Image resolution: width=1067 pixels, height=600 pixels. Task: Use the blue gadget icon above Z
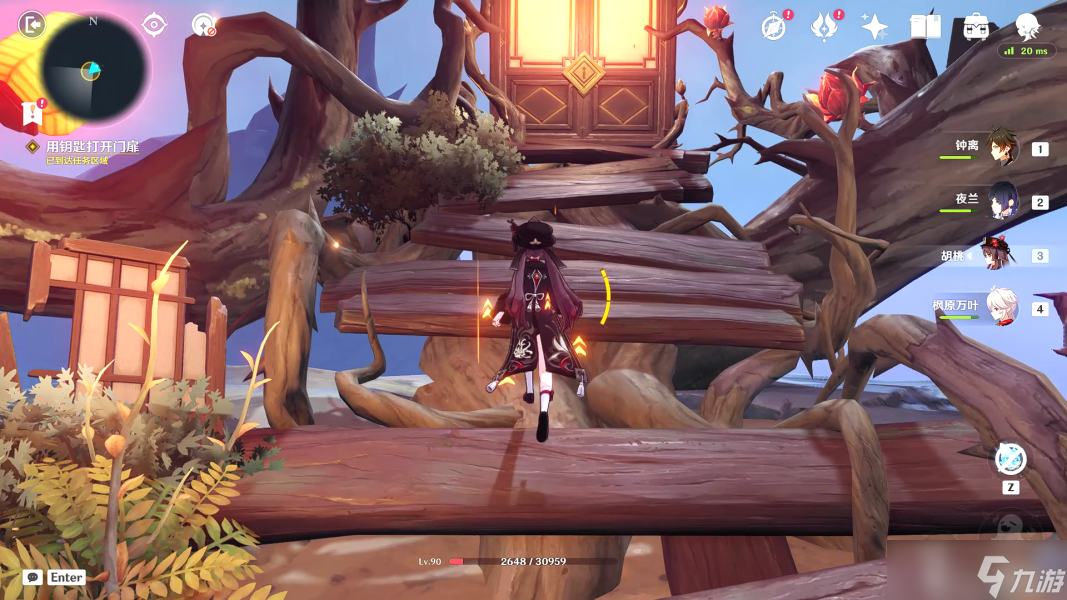click(1011, 459)
